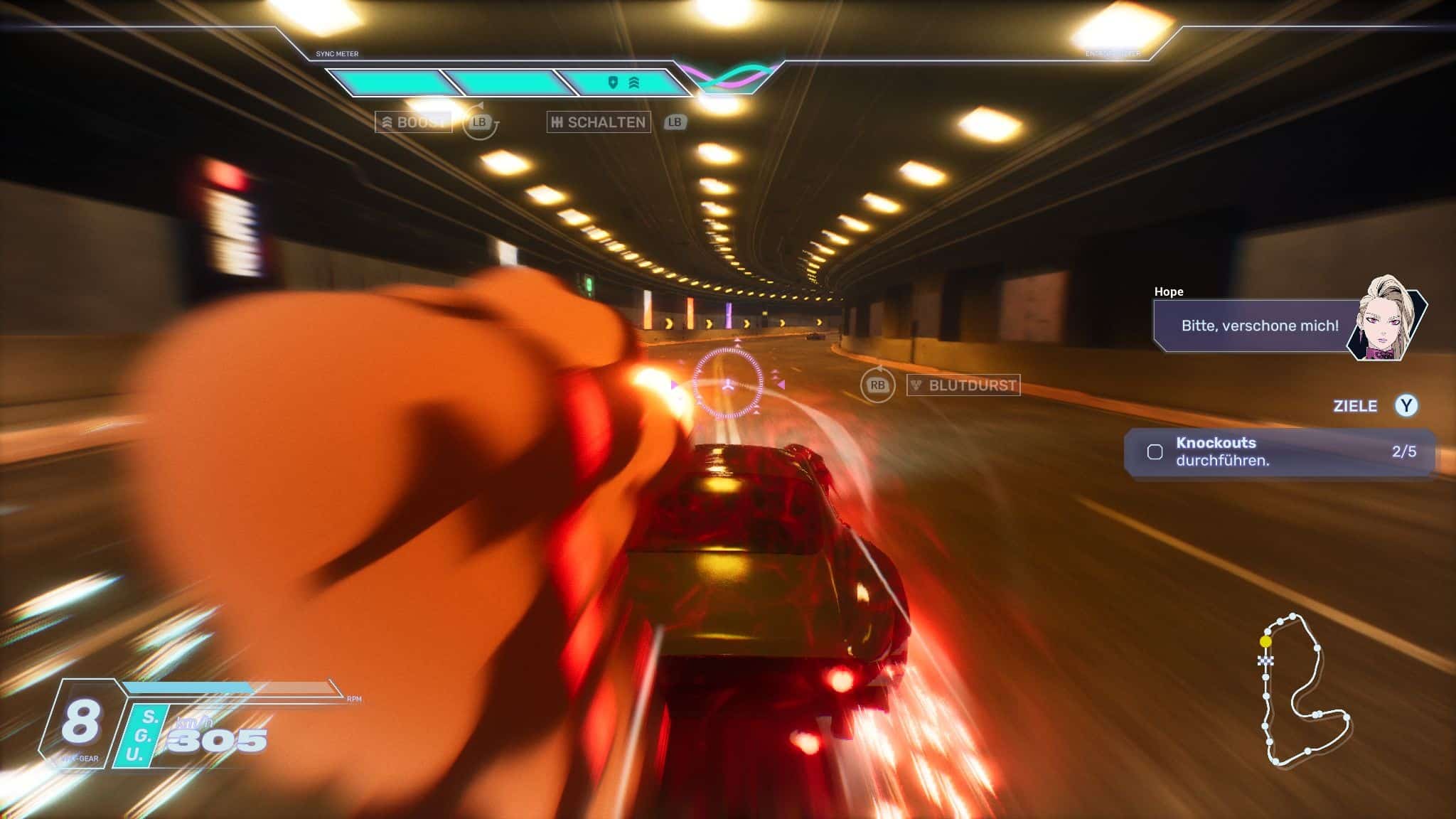Open the Ziele objectives header

click(x=1355, y=406)
